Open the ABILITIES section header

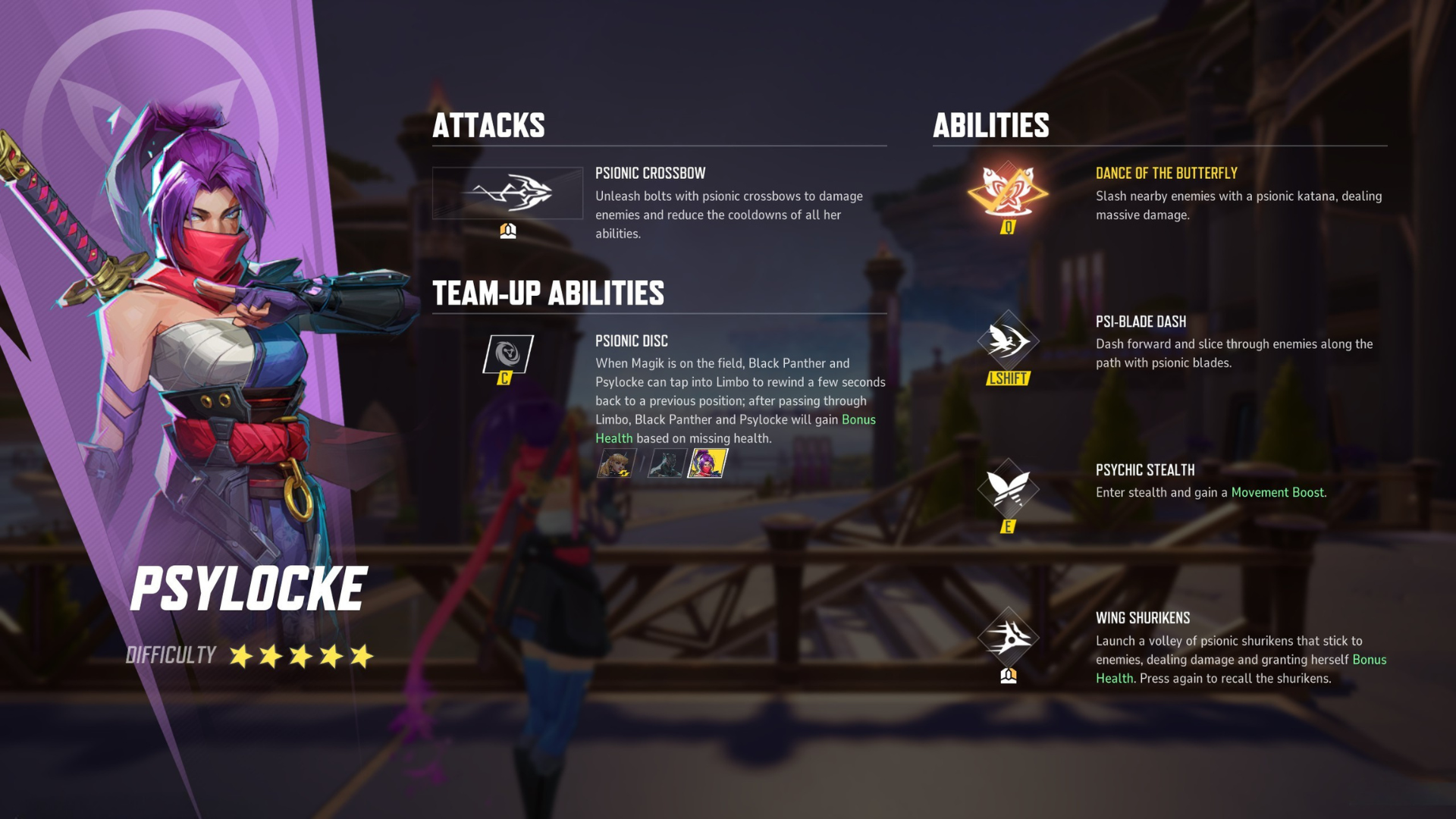pyautogui.click(x=990, y=125)
